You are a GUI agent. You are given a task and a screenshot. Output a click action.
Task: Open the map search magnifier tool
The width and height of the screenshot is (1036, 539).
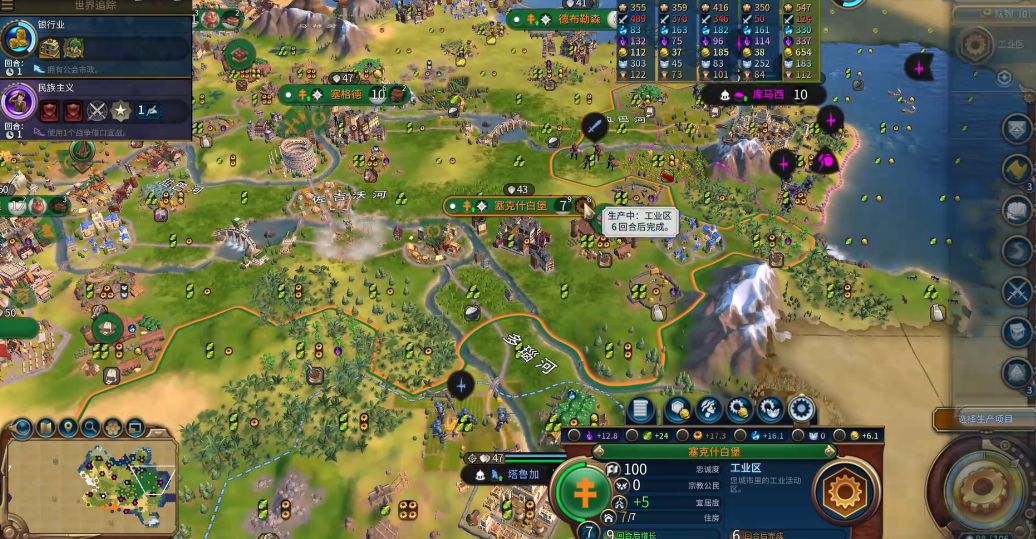click(x=91, y=428)
